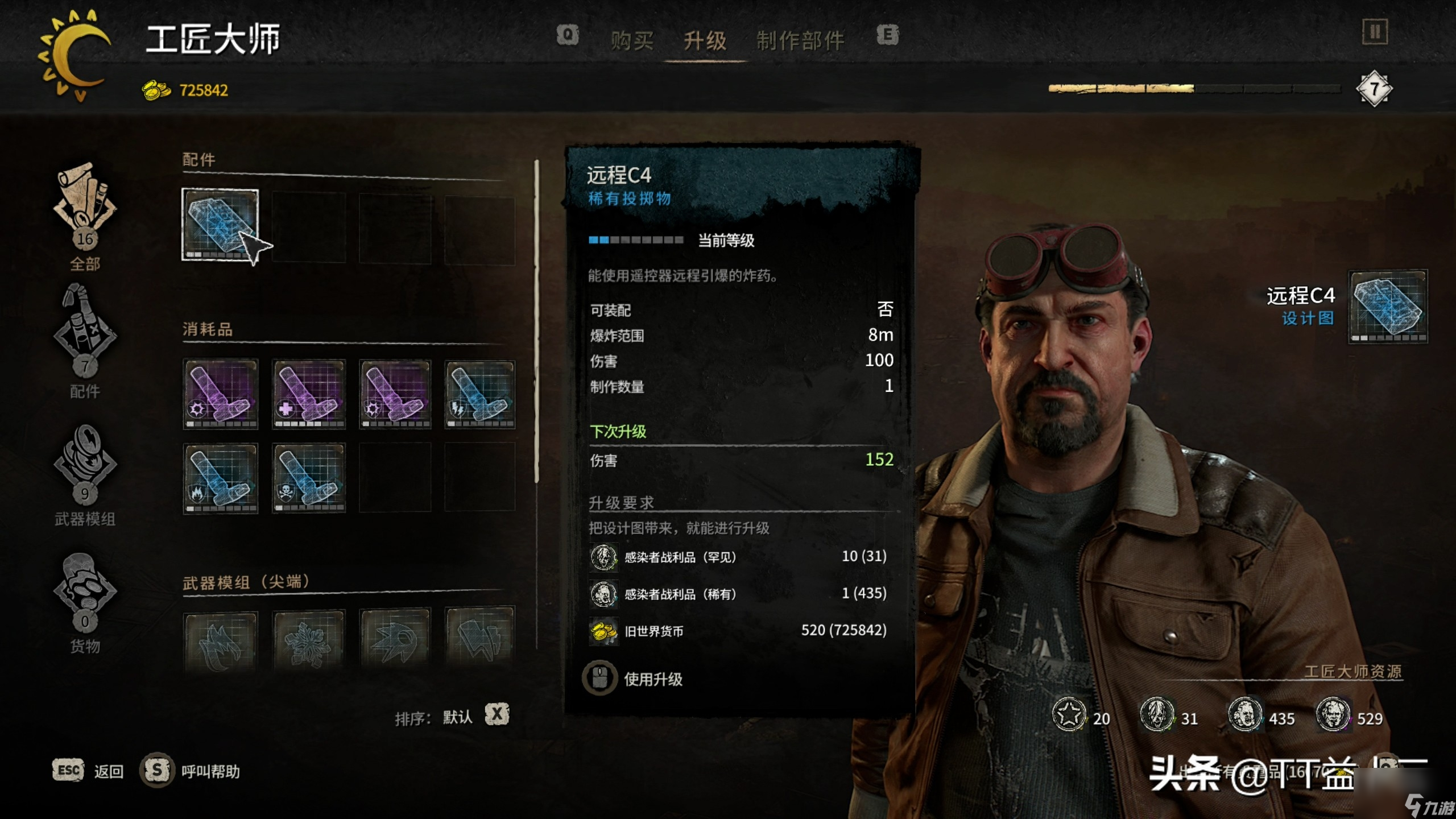
Task: Choose the blue blueprint with flame shield
Action: pyautogui.click(x=220, y=478)
